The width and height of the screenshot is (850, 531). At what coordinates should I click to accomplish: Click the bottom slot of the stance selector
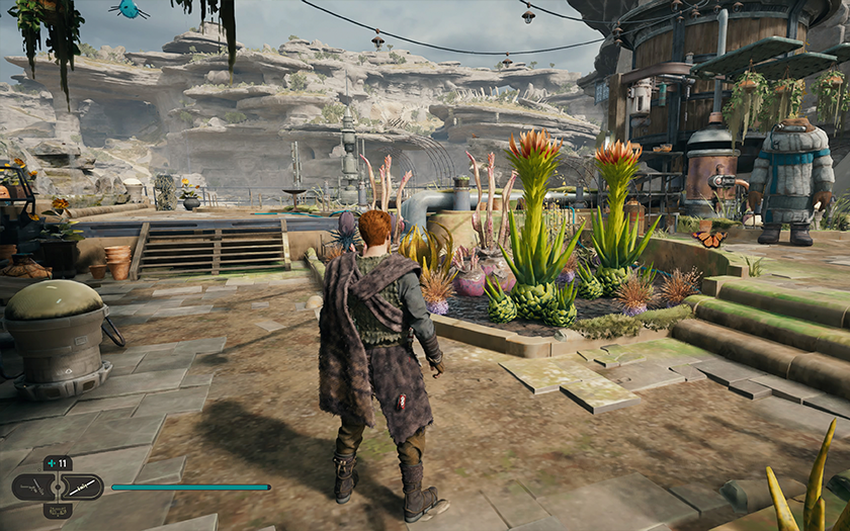[57, 510]
